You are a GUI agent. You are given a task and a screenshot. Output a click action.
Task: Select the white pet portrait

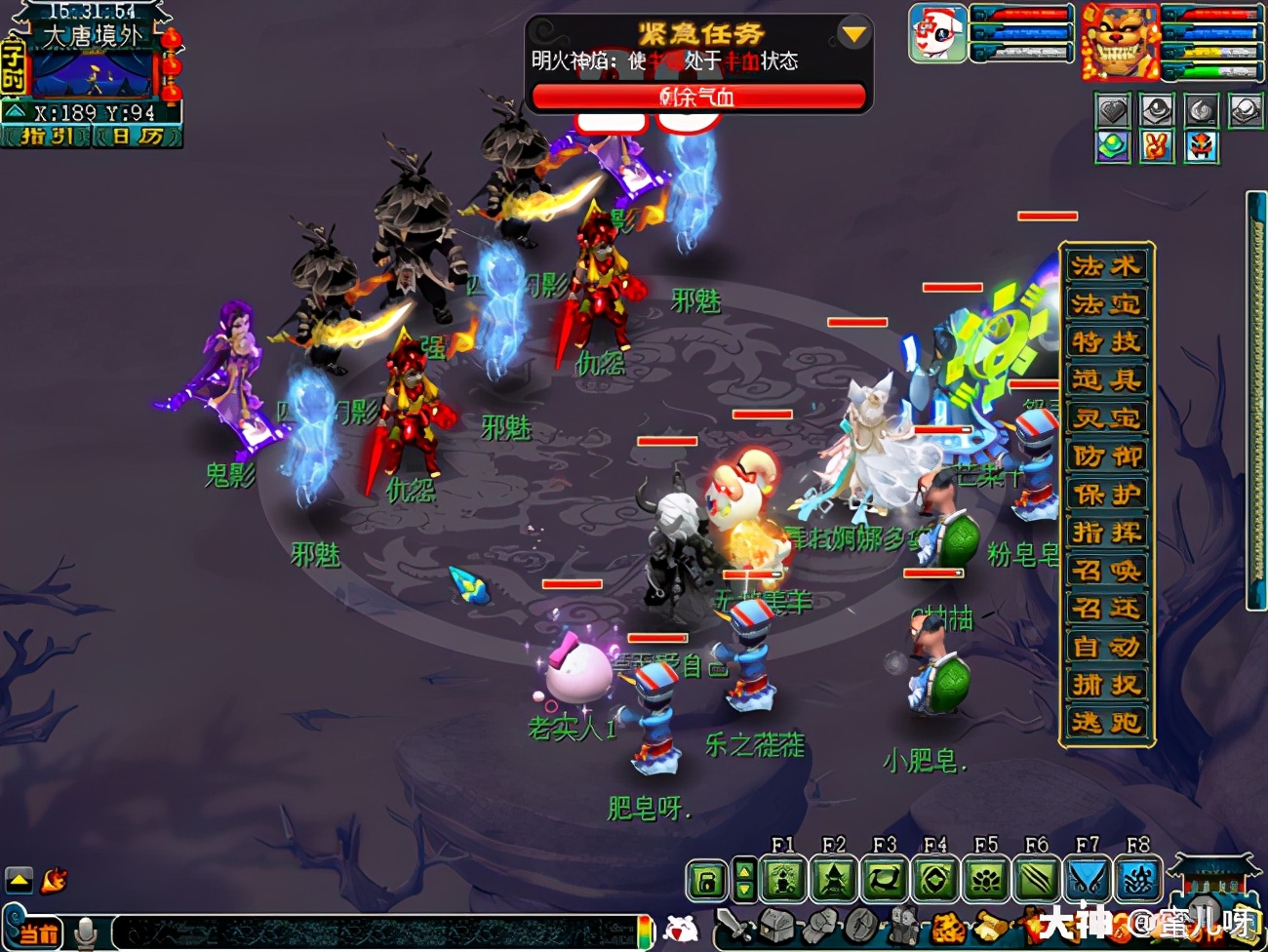[x=937, y=33]
